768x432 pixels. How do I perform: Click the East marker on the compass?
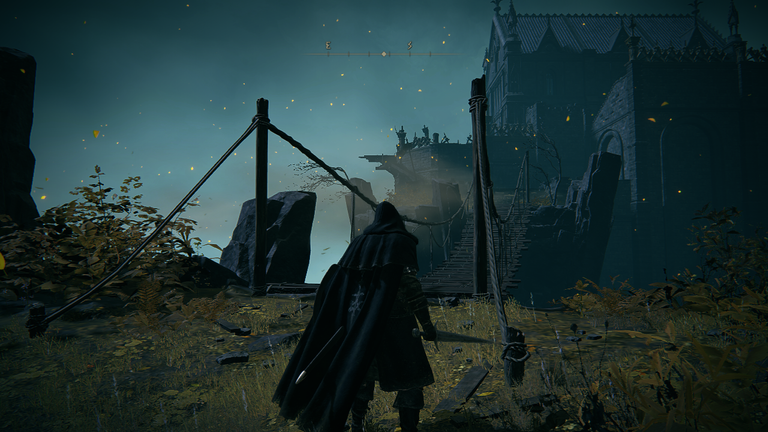click(327, 46)
